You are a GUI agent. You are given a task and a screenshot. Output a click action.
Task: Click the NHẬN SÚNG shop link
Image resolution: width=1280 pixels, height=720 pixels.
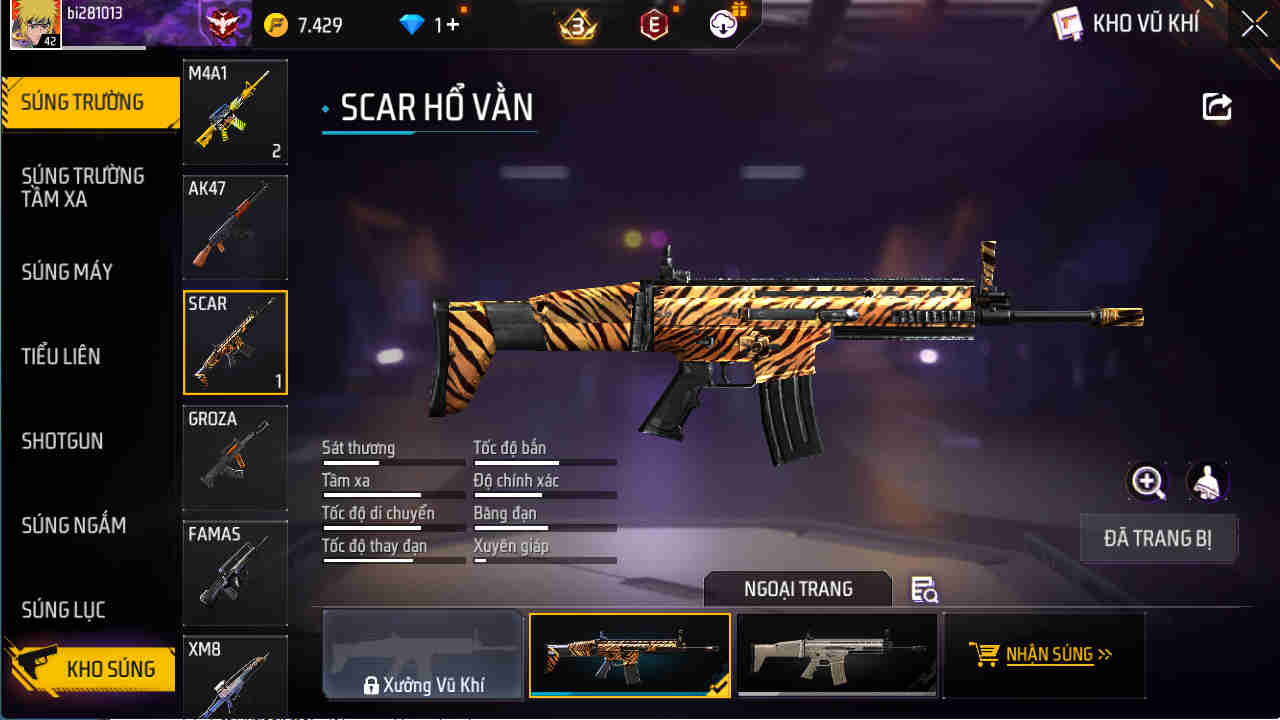[1044, 655]
